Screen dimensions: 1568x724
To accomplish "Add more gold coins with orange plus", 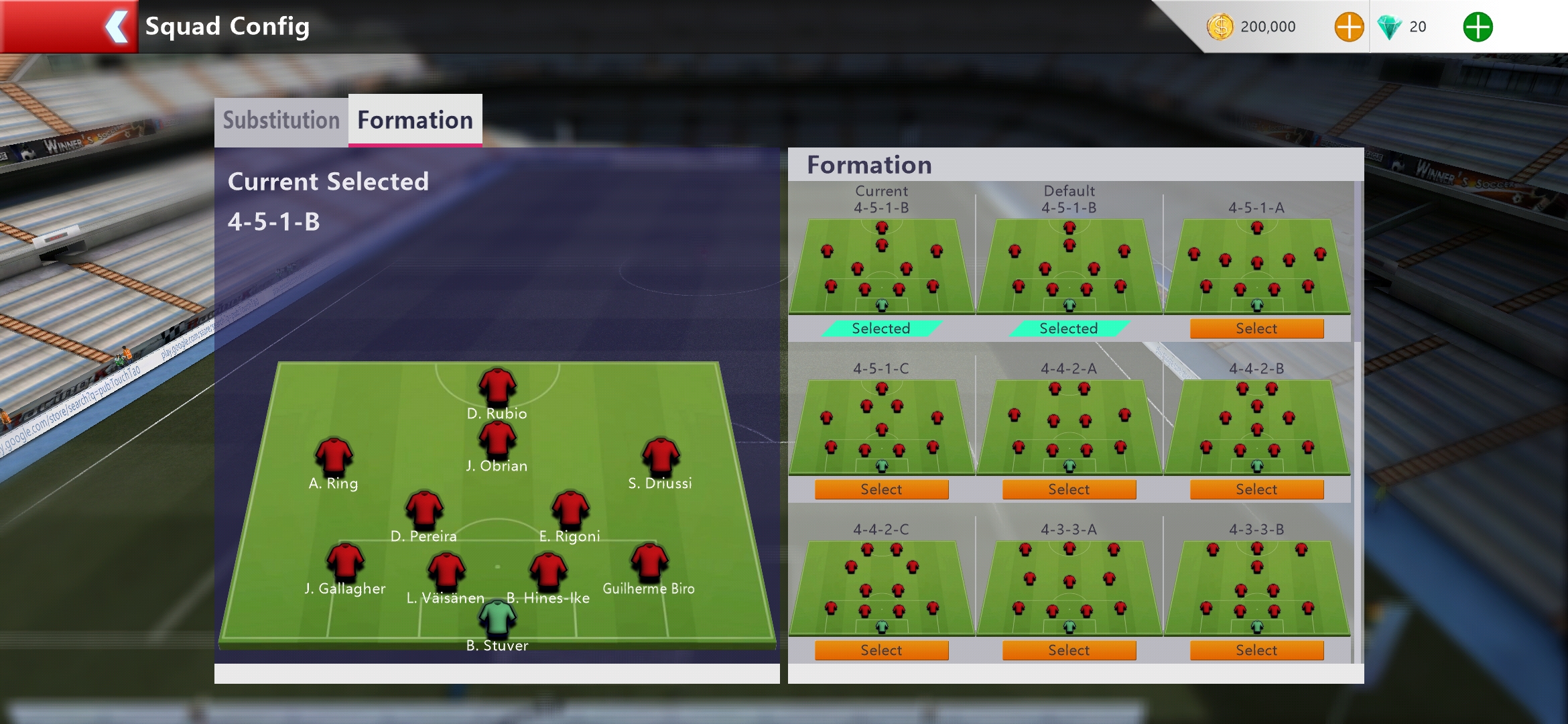I will pos(1349,27).
